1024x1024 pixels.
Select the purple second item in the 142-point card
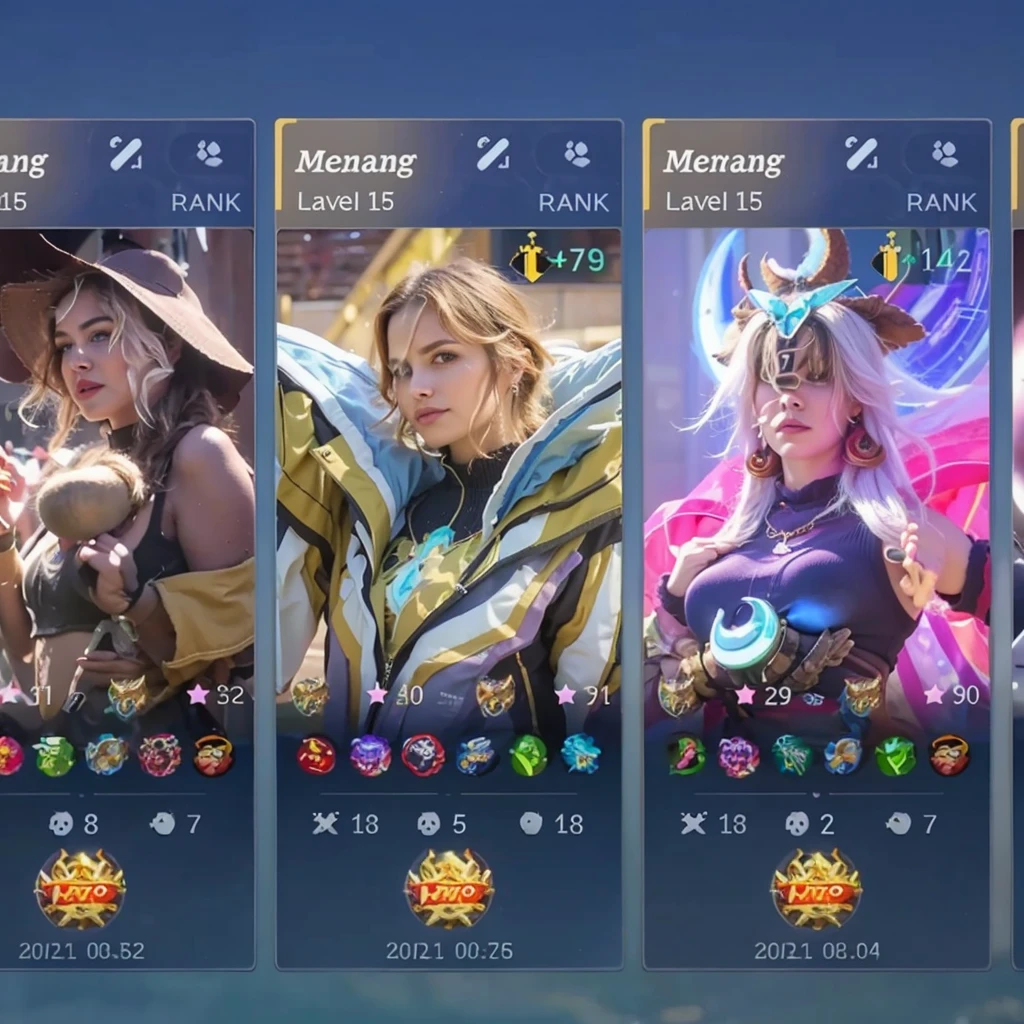click(738, 756)
